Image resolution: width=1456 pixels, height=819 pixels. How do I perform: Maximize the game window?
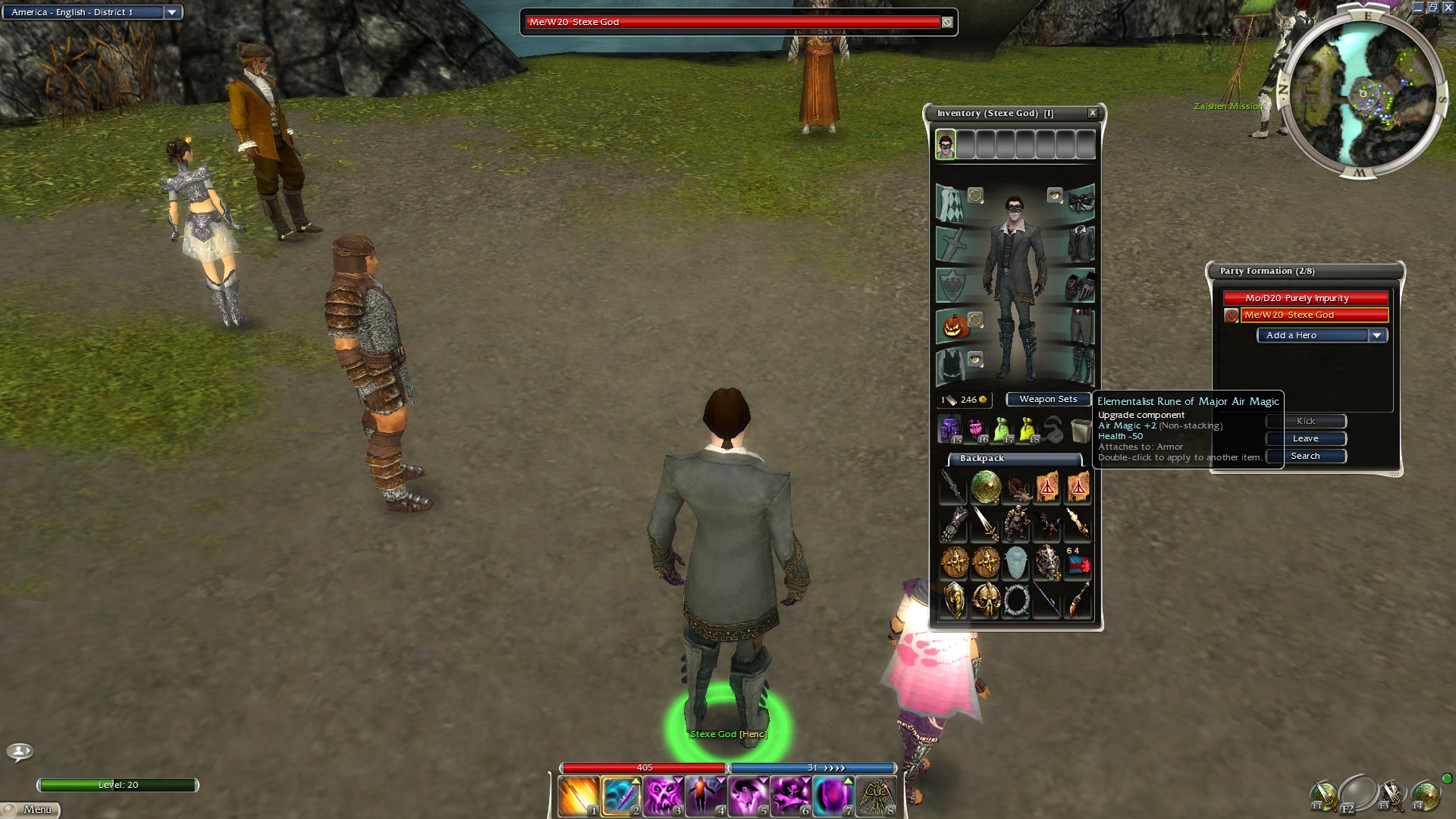pos(1432,8)
